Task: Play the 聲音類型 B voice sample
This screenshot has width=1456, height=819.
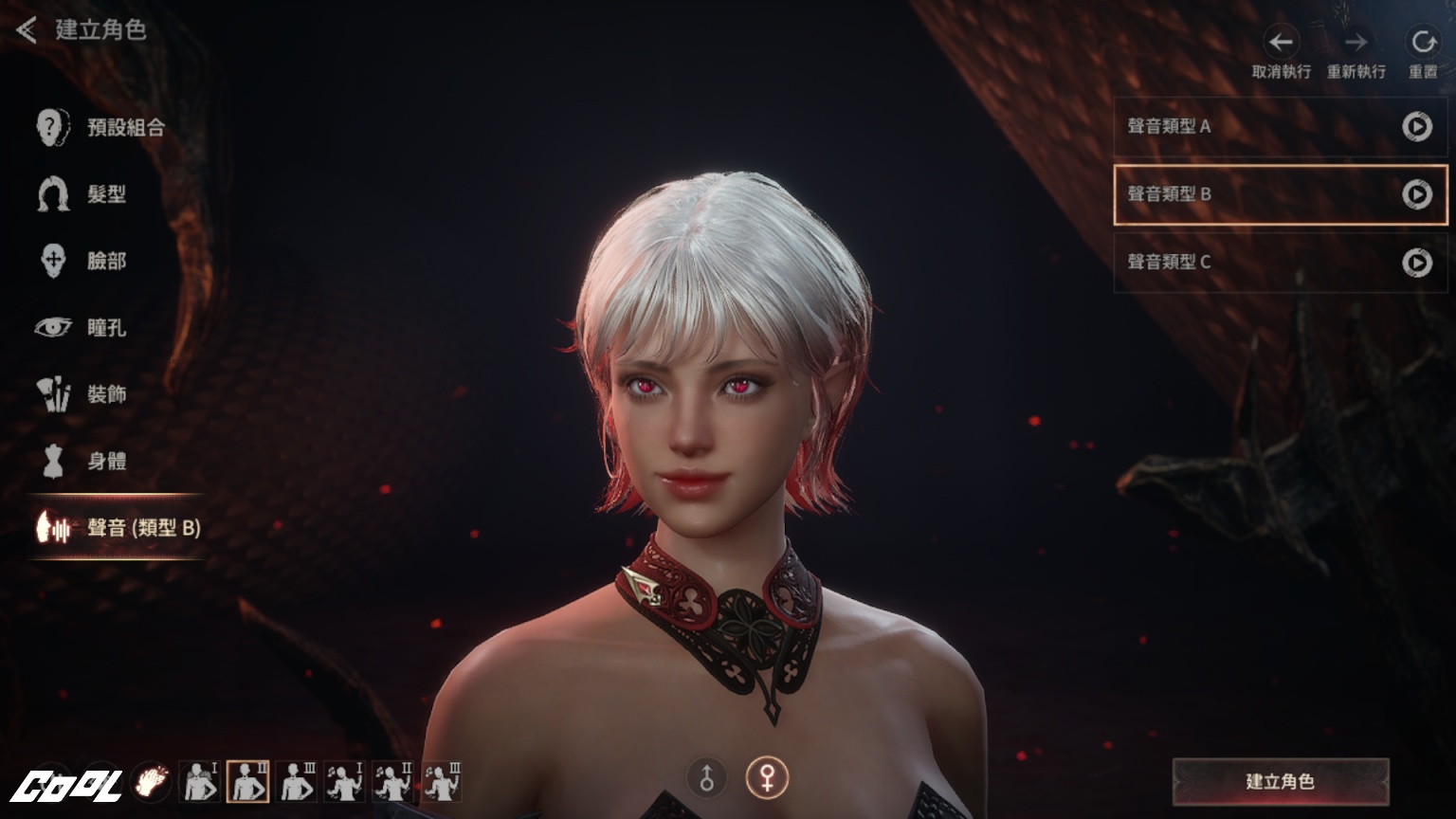Action: pos(1417,194)
